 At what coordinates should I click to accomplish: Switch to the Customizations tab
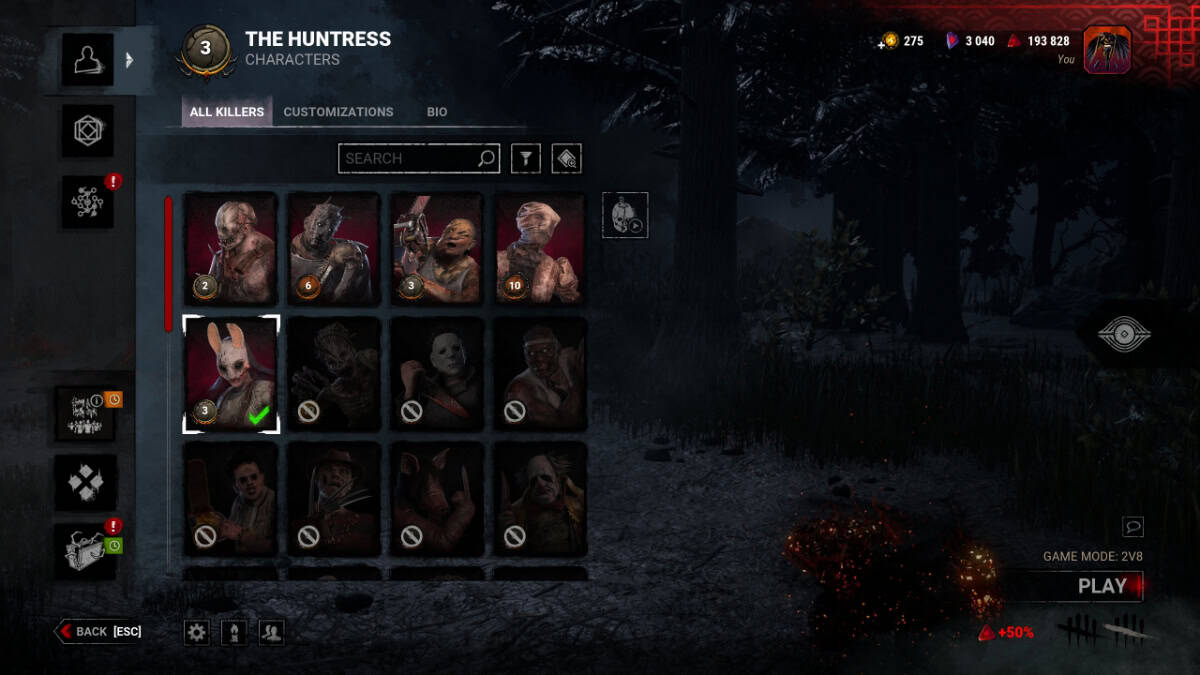(x=338, y=112)
